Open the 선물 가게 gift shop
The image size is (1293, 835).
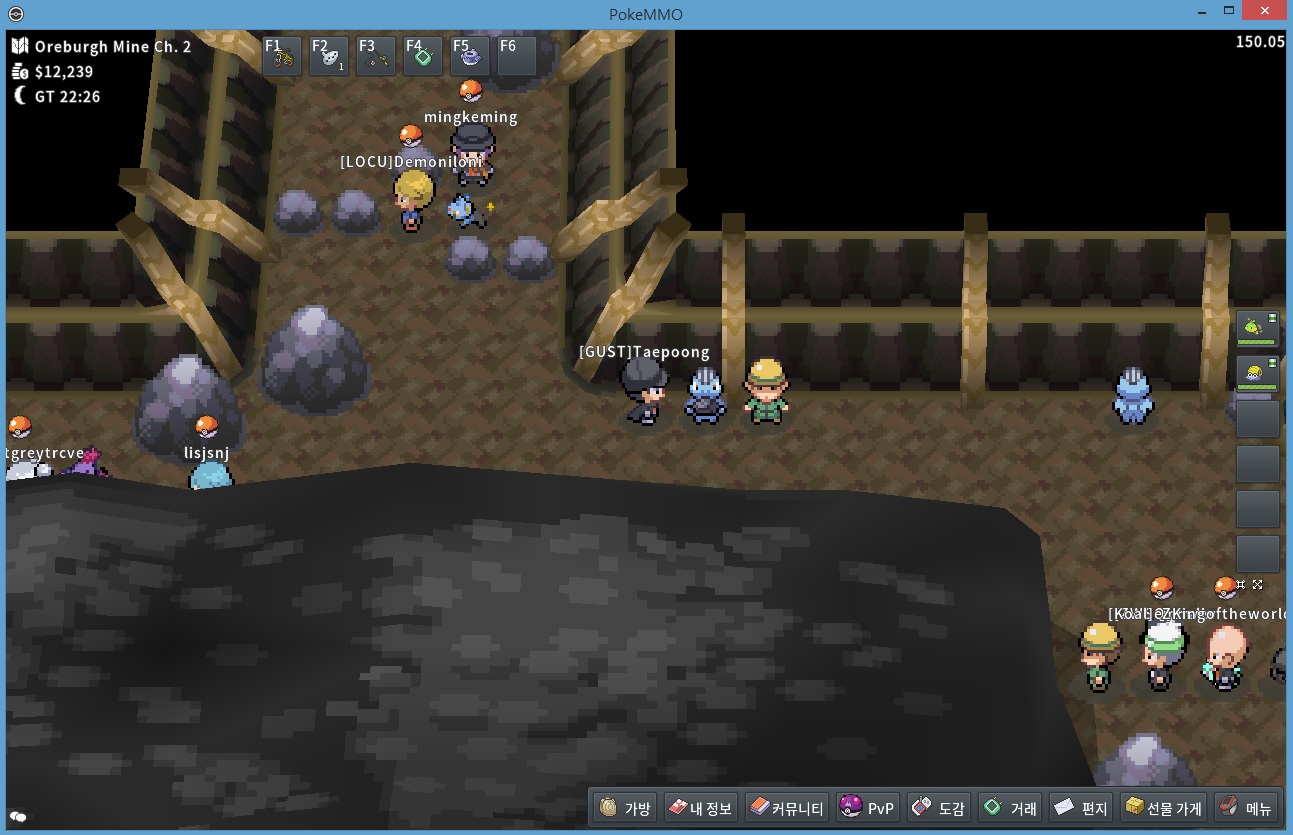tap(1163, 808)
